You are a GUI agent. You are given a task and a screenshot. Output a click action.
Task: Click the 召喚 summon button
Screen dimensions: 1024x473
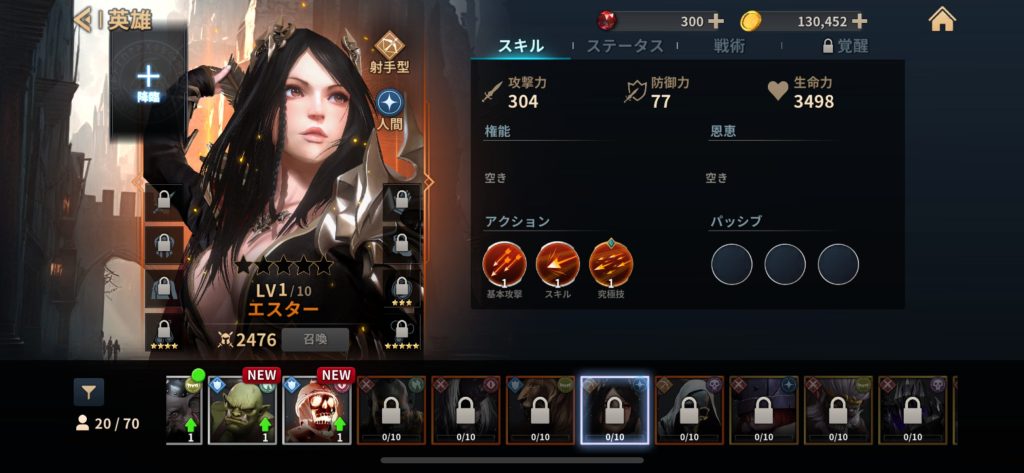pyautogui.click(x=315, y=339)
